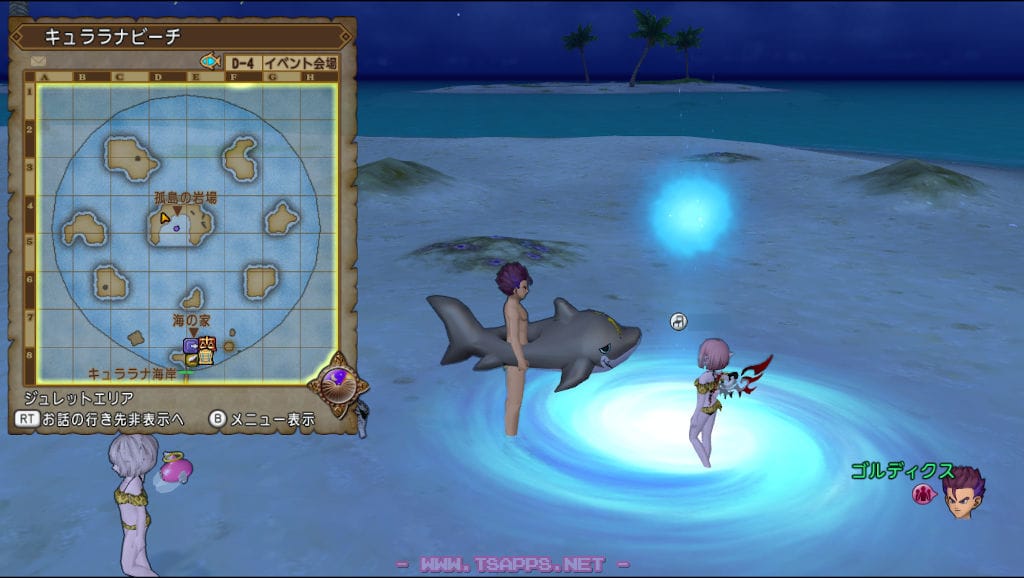Select the キュララナ海岸 exit label on the map
The image size is (1024, 578).
coord(133,373)
